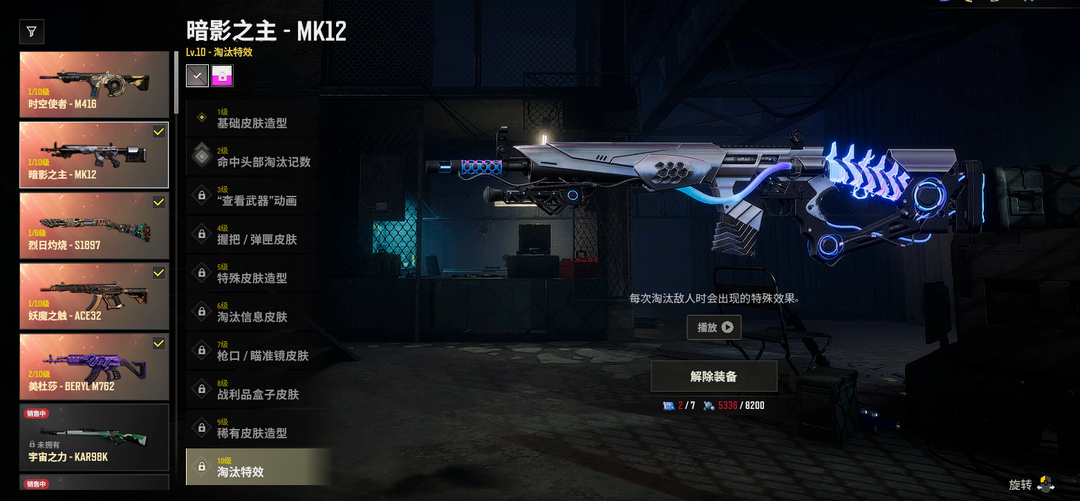
Task: Select the level 7 枪口 / 瞄准镜皮肤 row
Action: [x=258, y=352]
